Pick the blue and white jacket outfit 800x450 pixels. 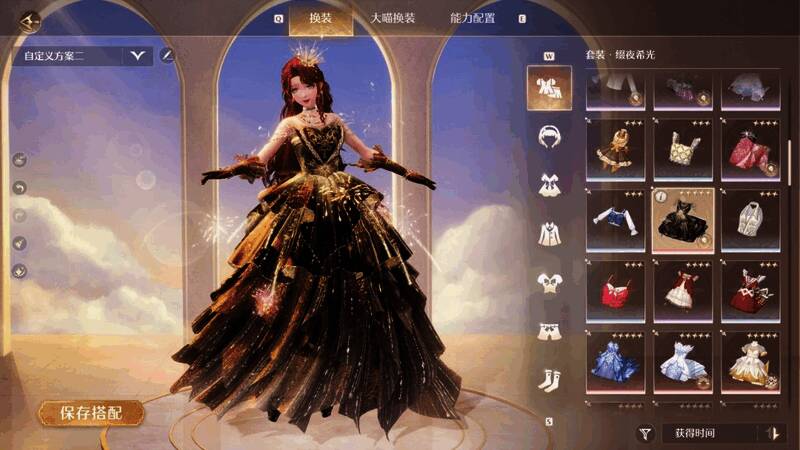[x=614, y=220]
